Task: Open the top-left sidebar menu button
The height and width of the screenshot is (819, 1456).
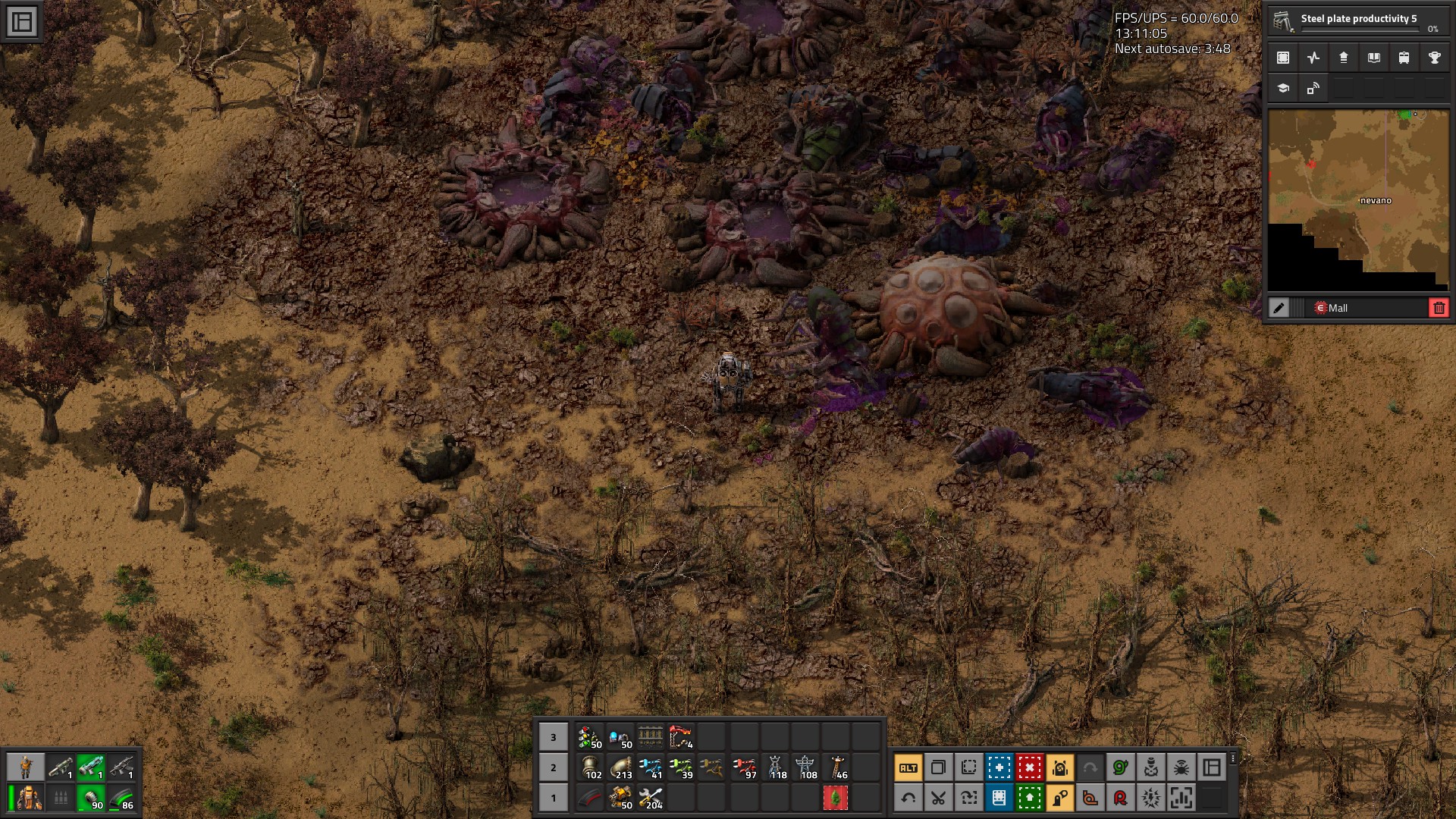Action: click(22, 22)
